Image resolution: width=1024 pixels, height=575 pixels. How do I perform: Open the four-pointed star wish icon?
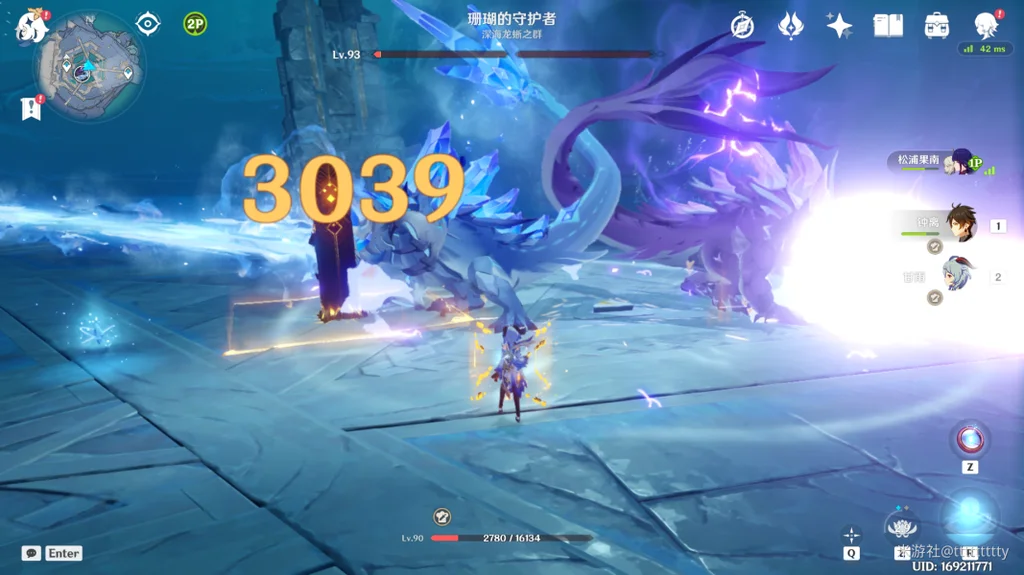pos(839,26)
